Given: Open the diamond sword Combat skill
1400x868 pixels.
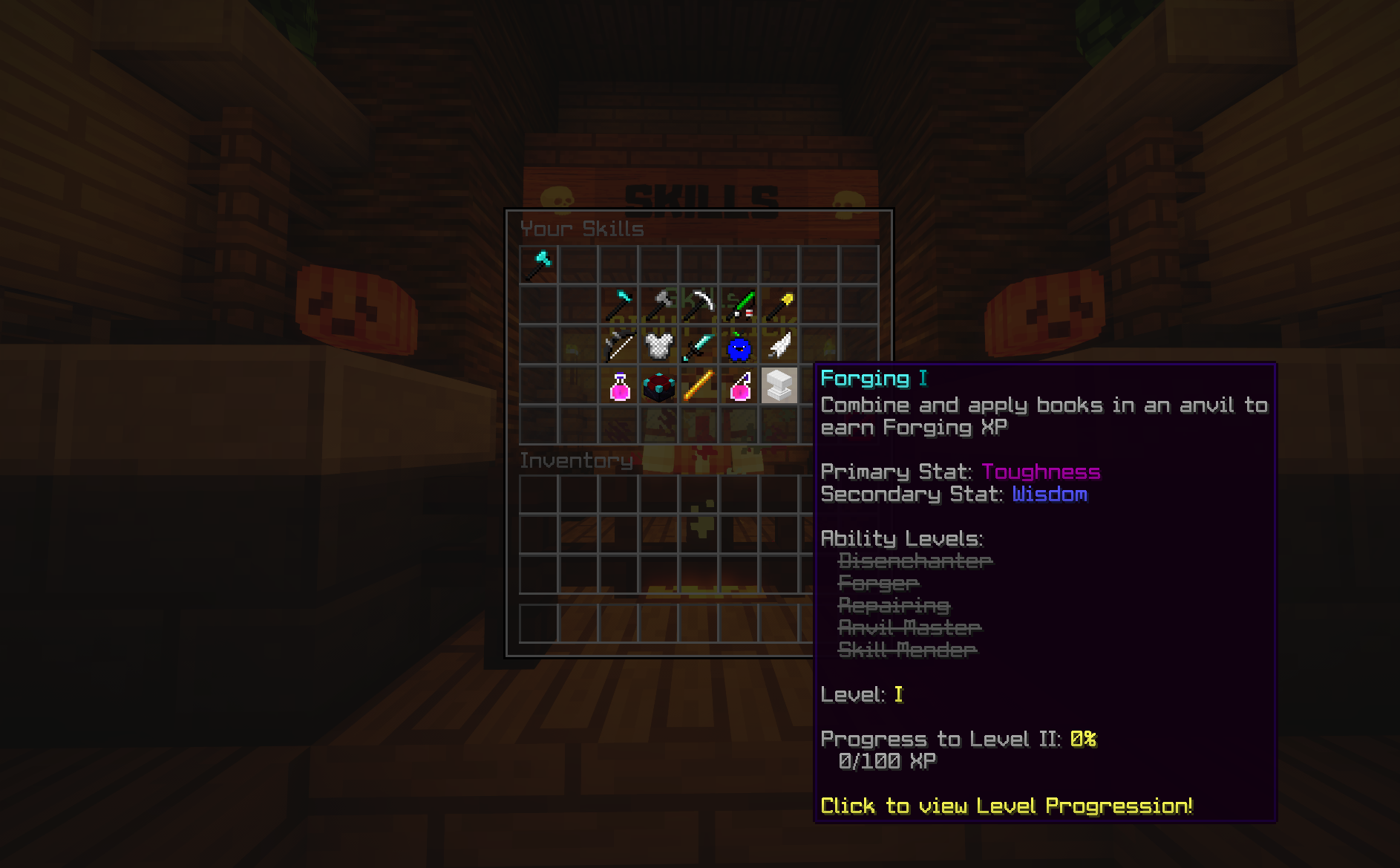Looking at the screenshot, I should [x=700, y=345].
